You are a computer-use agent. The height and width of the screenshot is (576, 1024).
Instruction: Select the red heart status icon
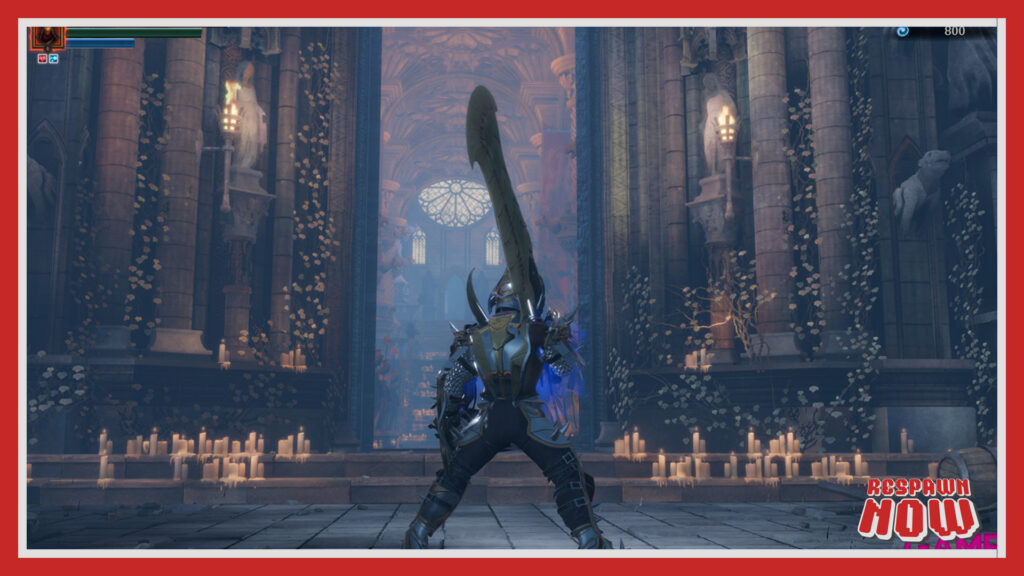(x=42, y=59)
